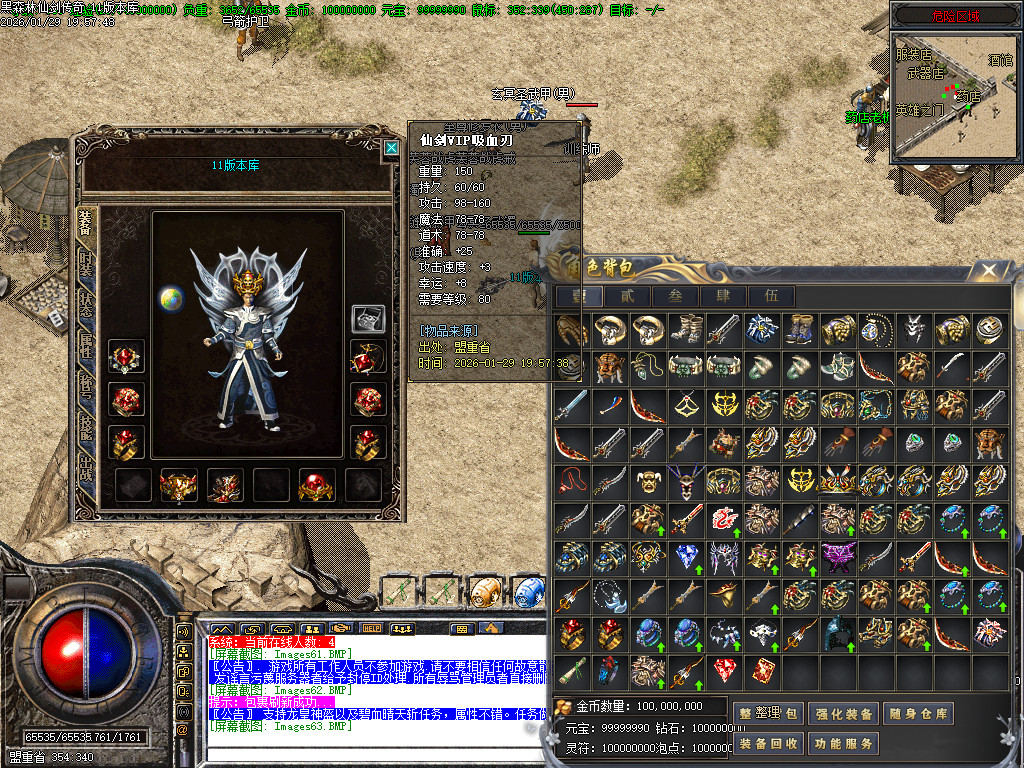
Task: Switch to bag page 伍
Action: (772, 296)
